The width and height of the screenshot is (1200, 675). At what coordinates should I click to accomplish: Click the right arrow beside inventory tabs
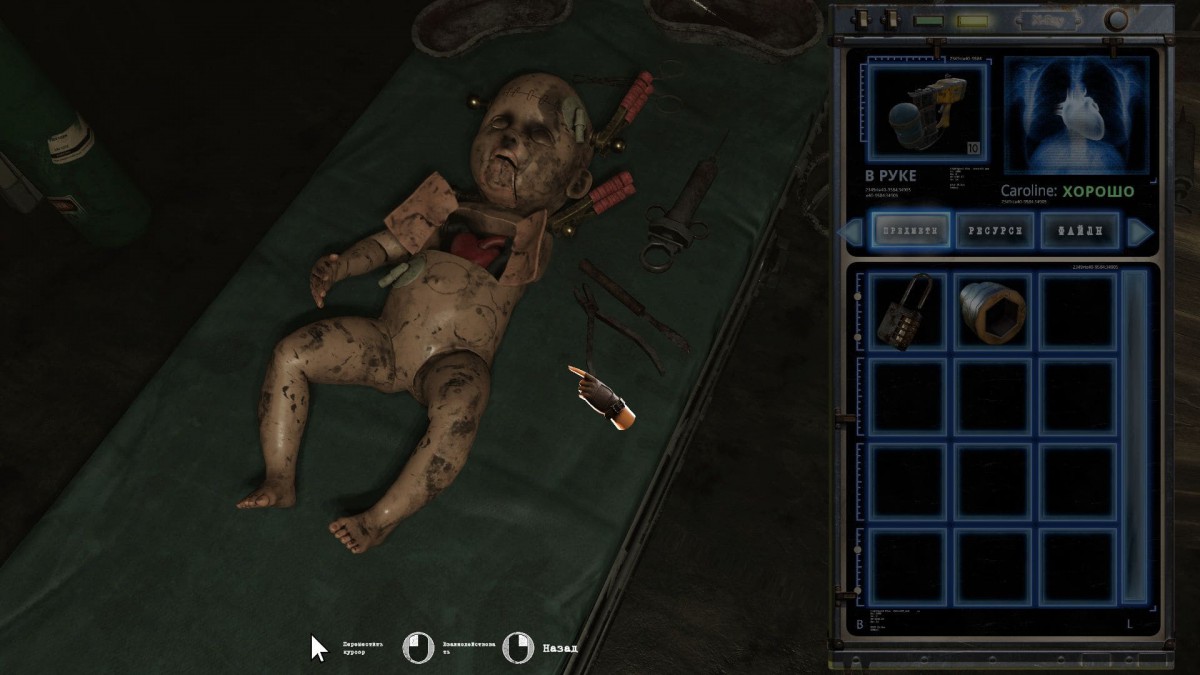point(1140,232)
